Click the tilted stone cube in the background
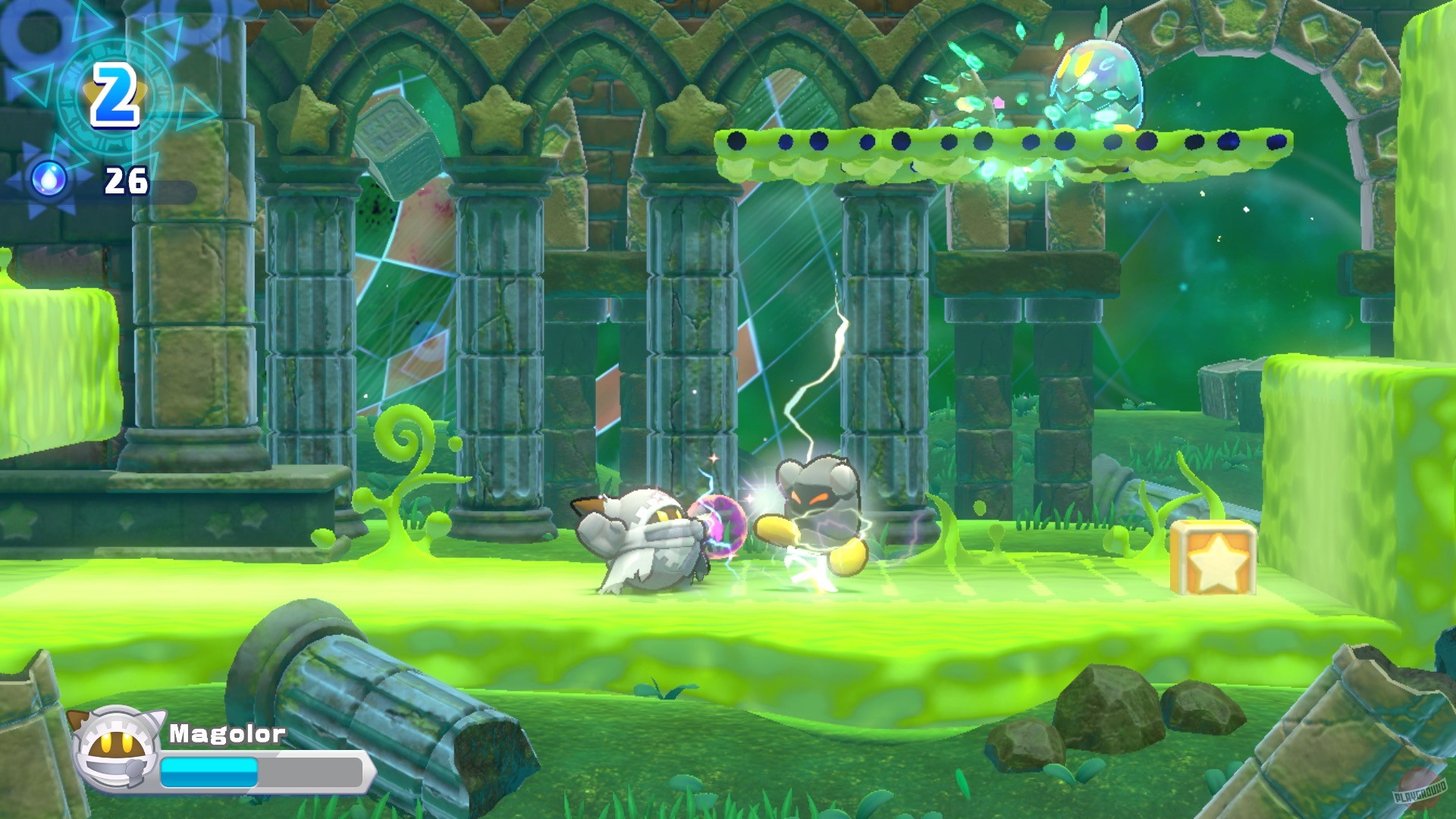 point(398,136)
